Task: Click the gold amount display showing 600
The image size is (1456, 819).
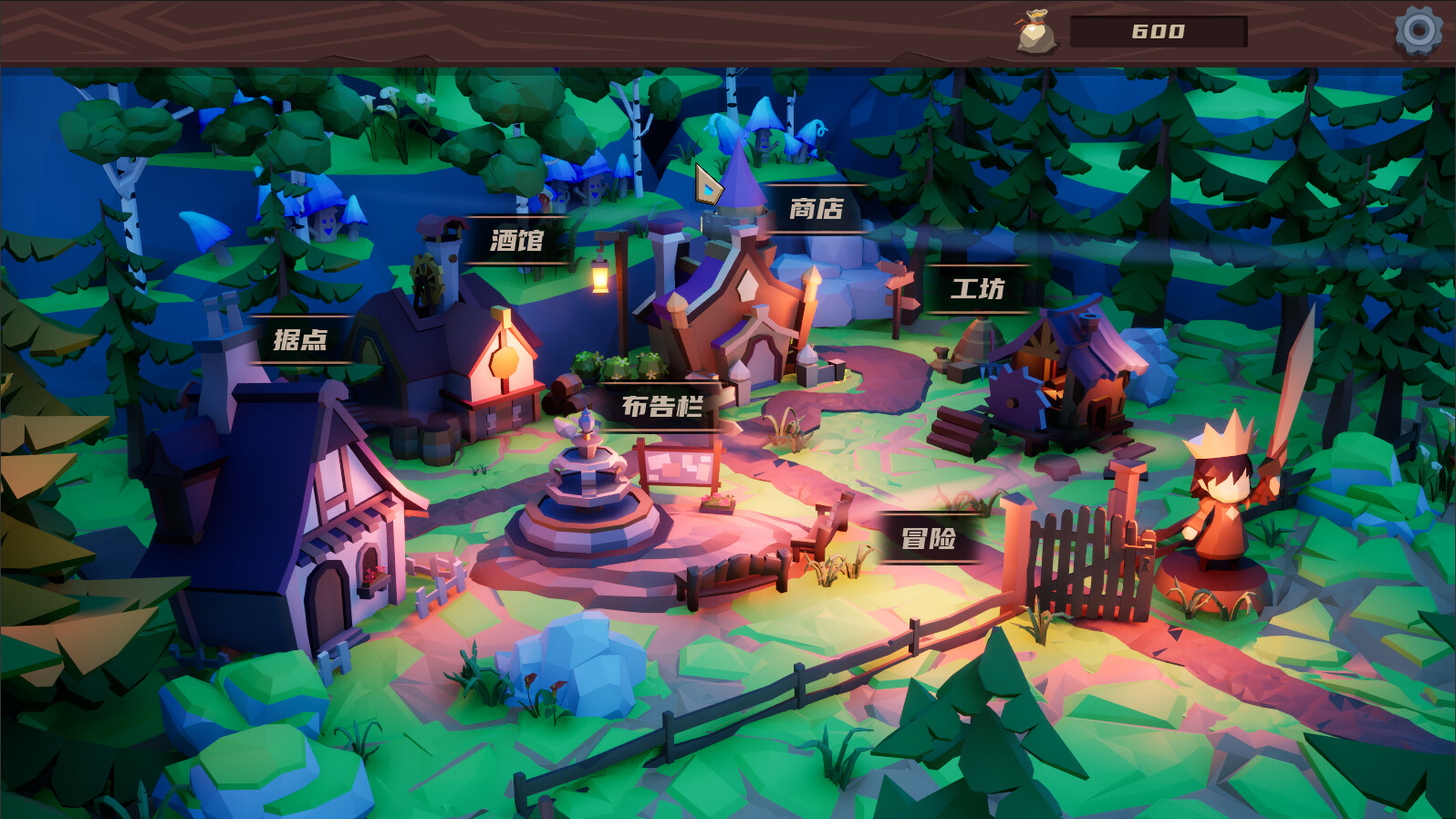Action: coord(1159,32)
